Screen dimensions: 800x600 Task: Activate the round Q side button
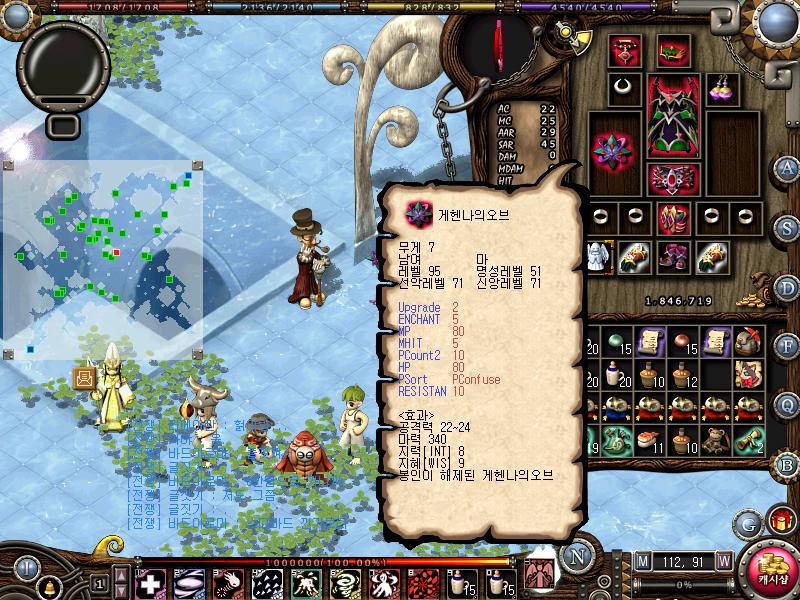click(787, 403)
